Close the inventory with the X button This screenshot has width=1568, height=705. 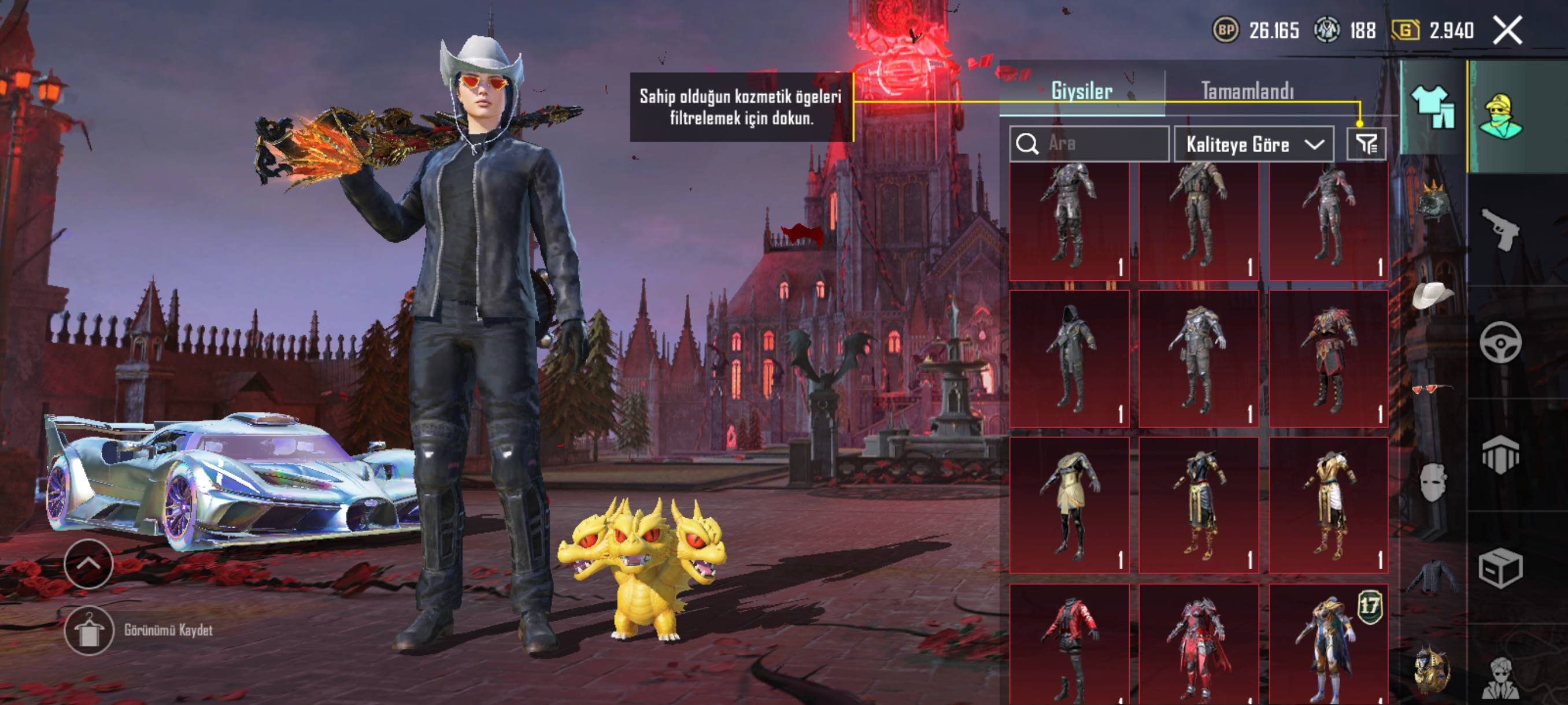pos(1507,31)
